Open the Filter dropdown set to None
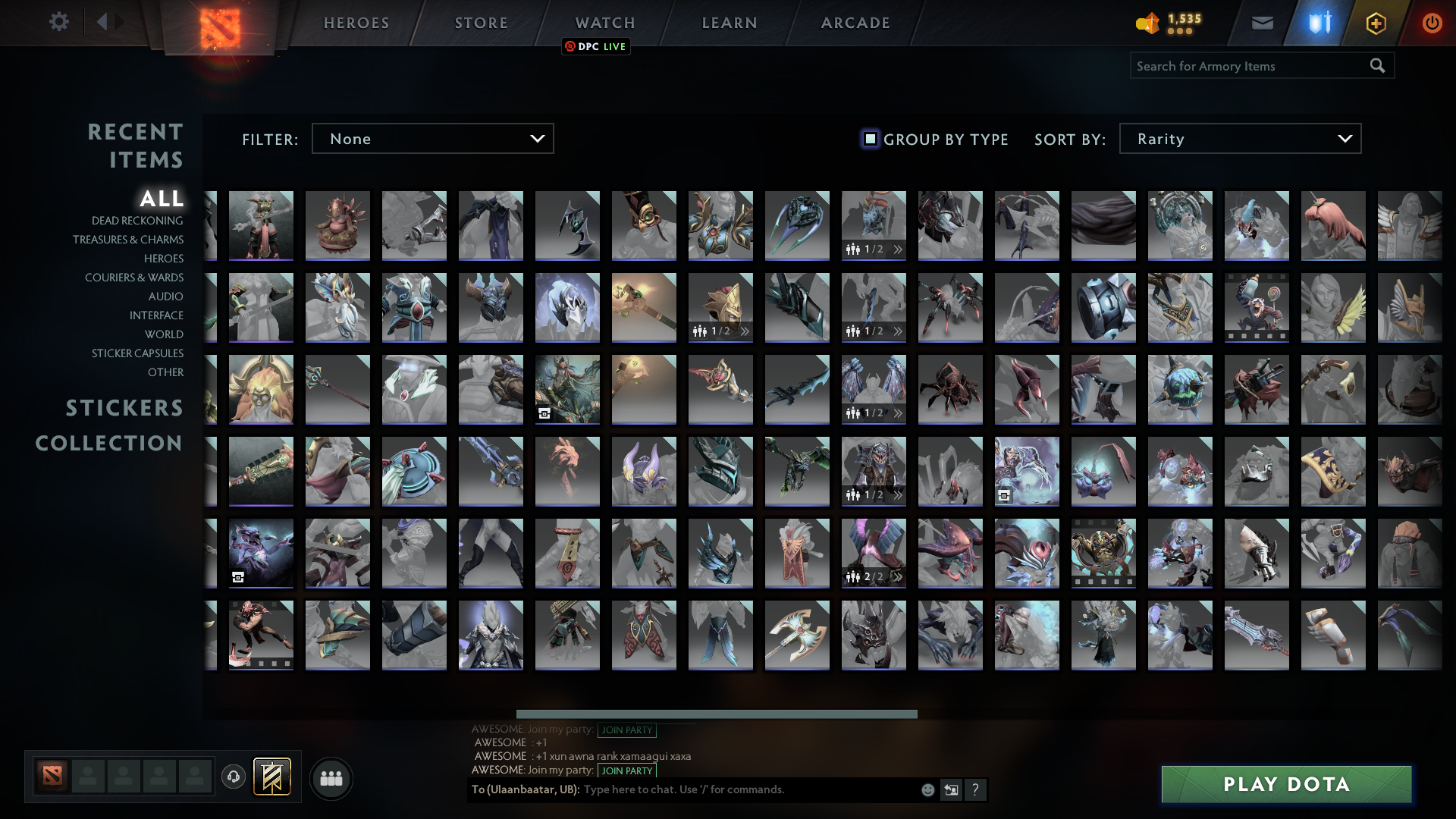The height and width of the screenshot is (819, 1456). point(432,138)
